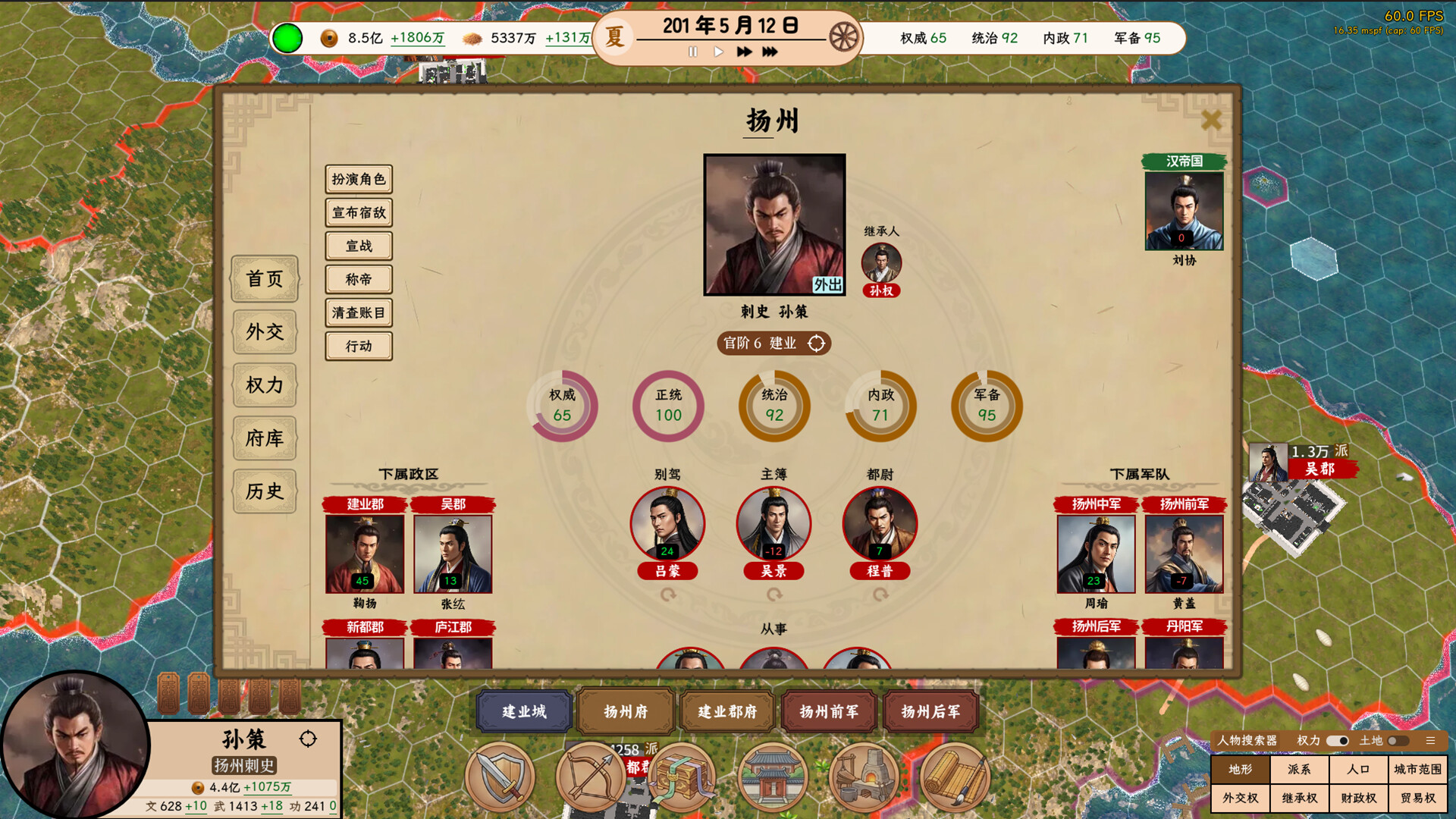Screen dimensions: 1456x819
Task: Click the cycle arrow under 吕蒙's portrait
Action: [x=669, y=595]
